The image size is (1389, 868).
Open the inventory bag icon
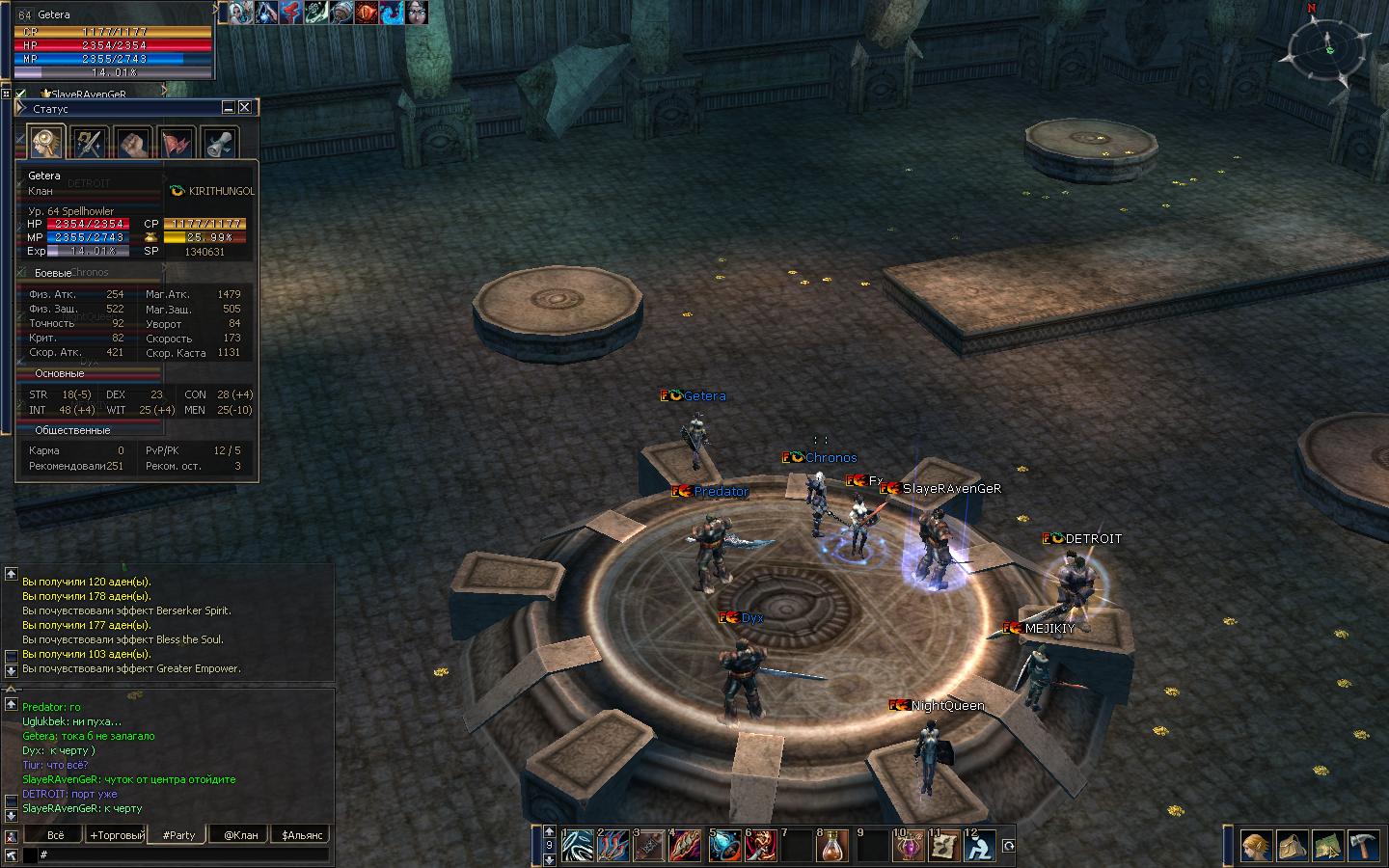click(x=1293, y=847)
